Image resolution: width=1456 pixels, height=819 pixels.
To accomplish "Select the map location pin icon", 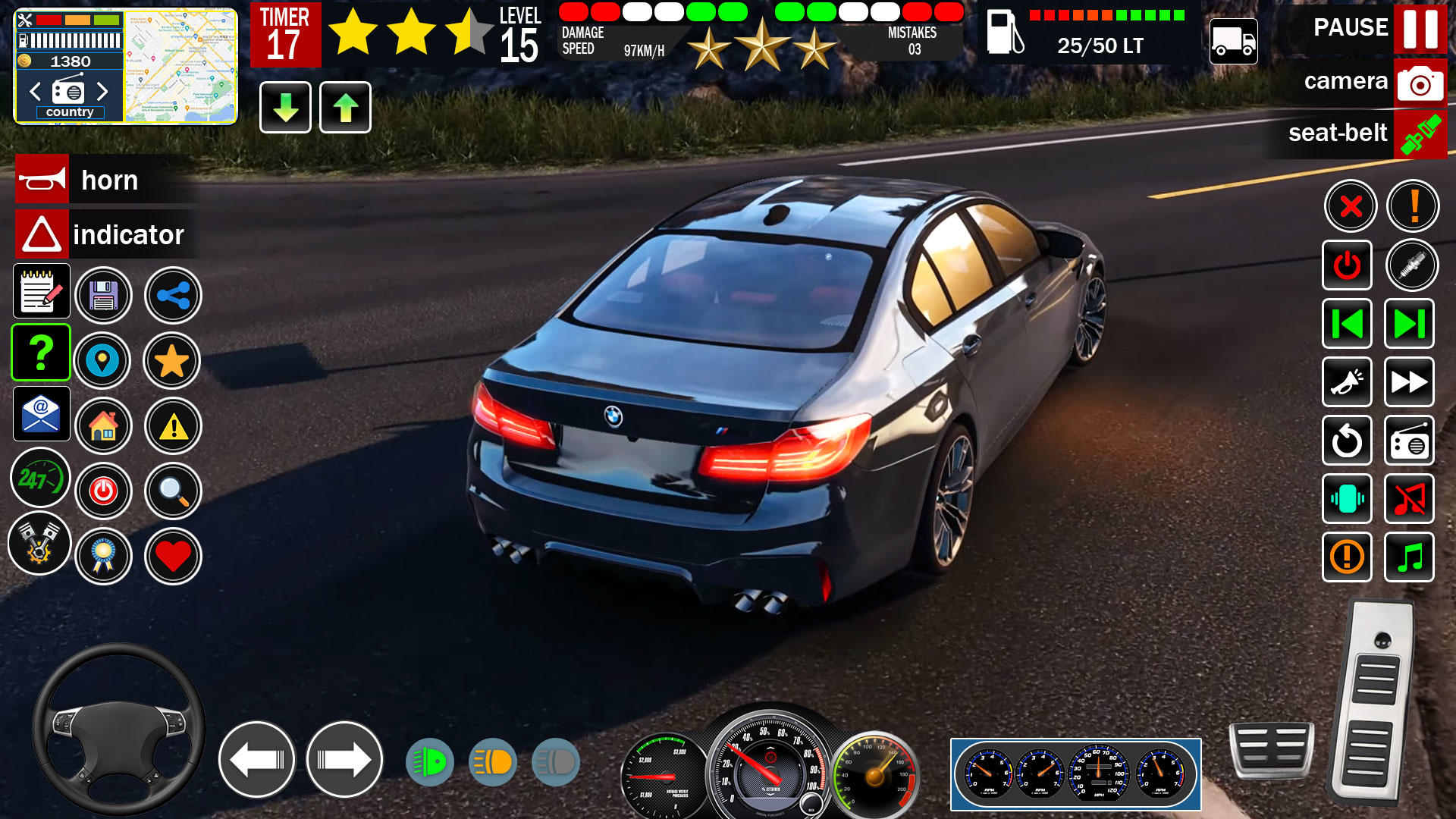I will coord(104,361).
